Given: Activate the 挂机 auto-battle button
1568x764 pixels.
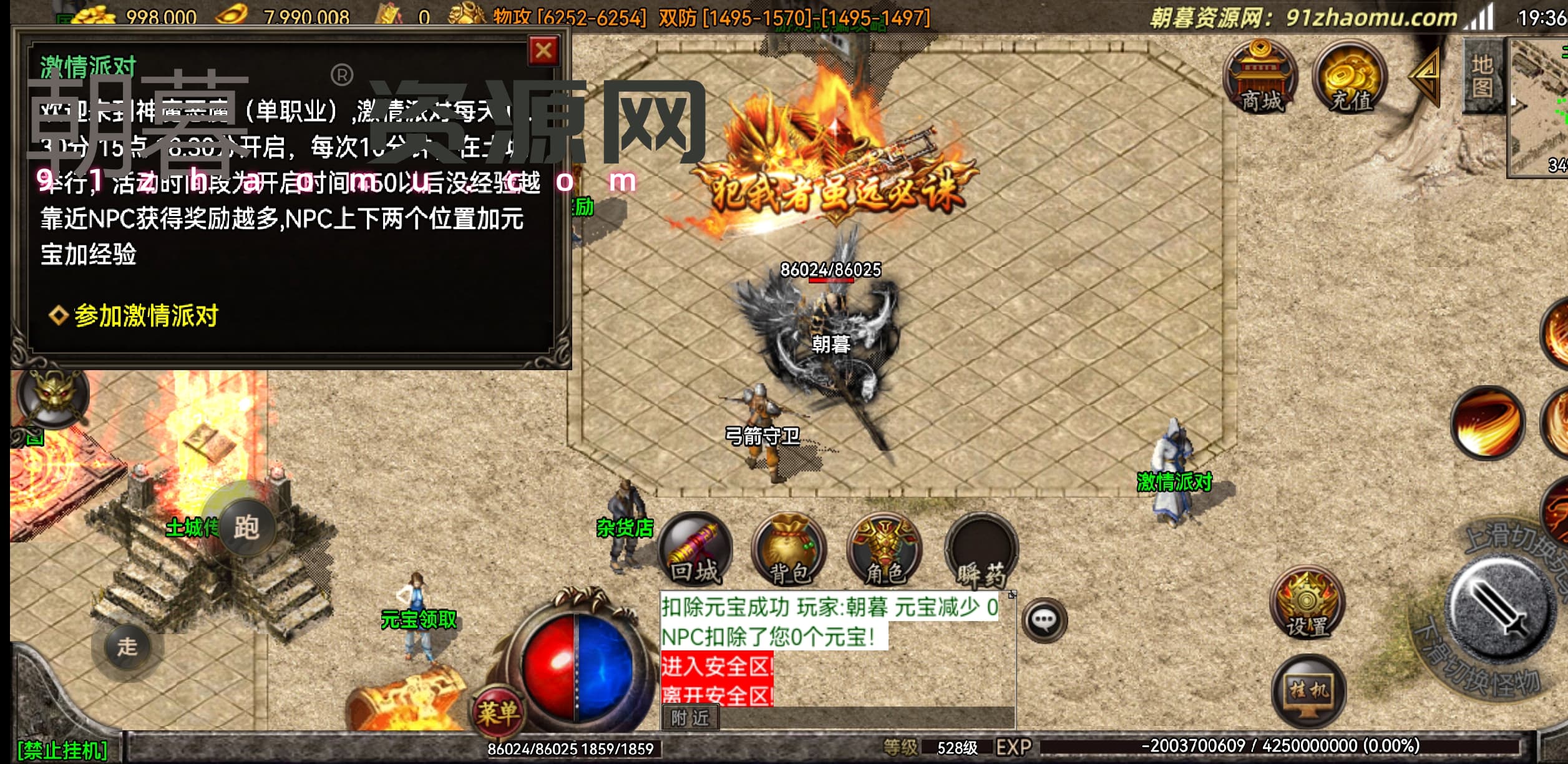Looking at the screenshot, I should 1308,691.
